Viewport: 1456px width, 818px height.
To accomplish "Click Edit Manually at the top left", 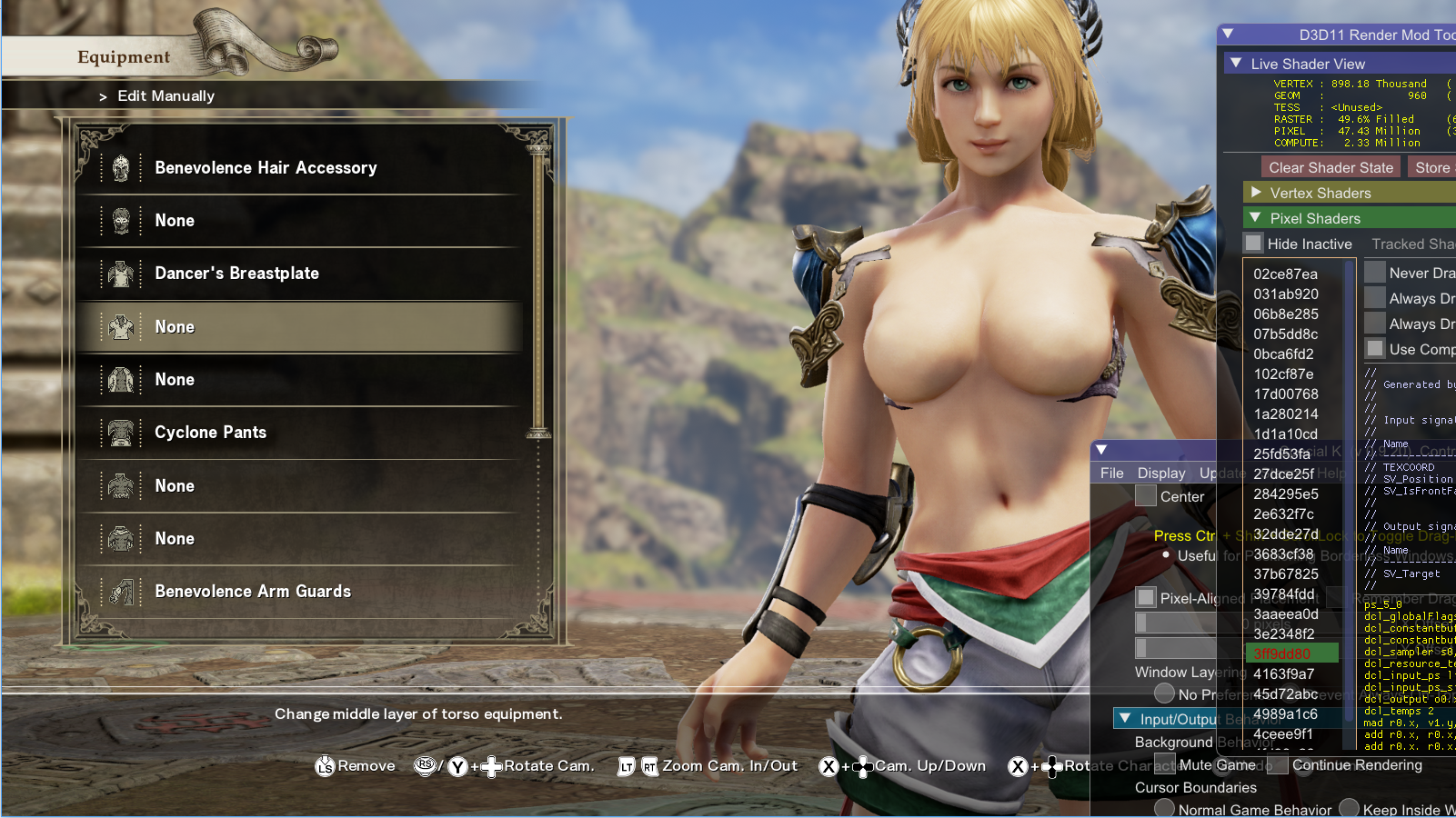I will (x=166, y=95).
